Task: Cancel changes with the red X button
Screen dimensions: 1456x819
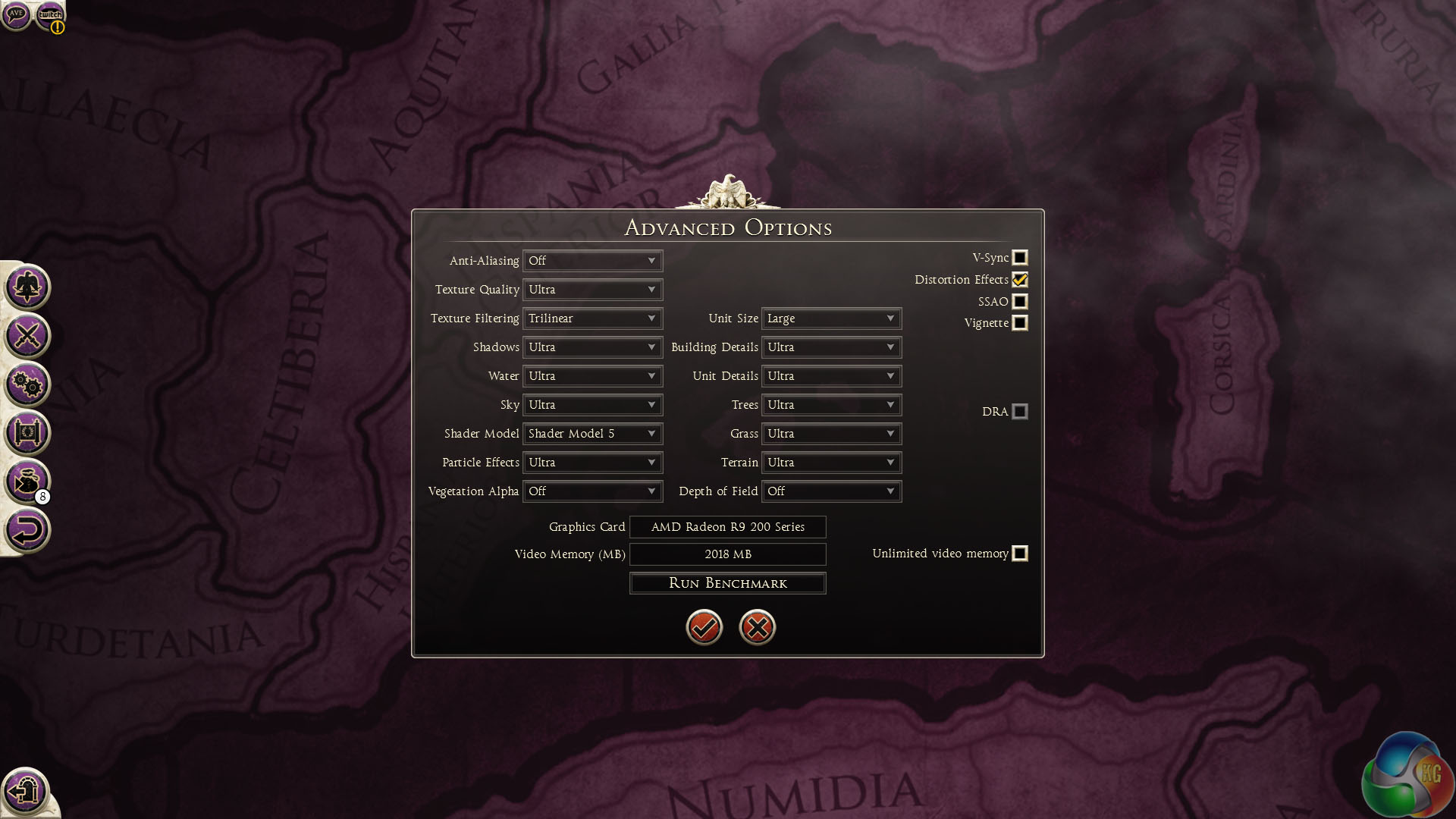Action: click(757, 627)
